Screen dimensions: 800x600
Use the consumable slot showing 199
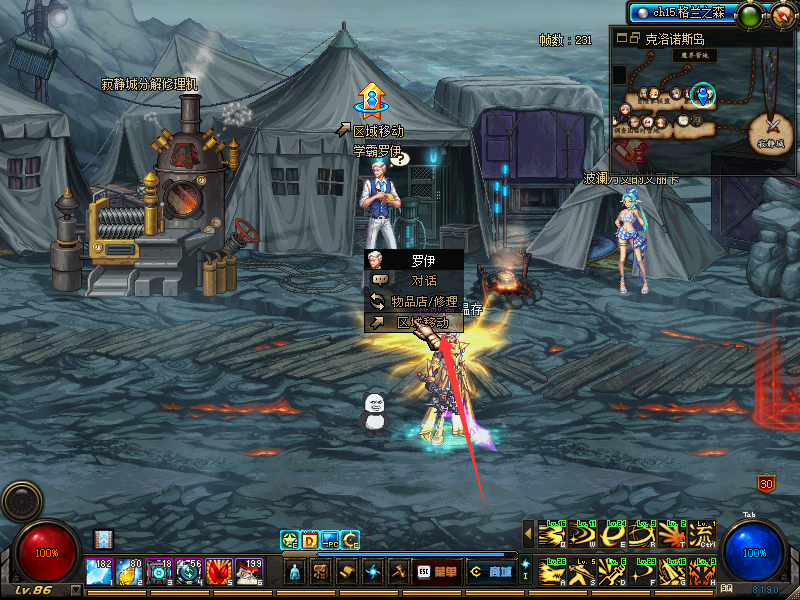(x=250, y=572)
